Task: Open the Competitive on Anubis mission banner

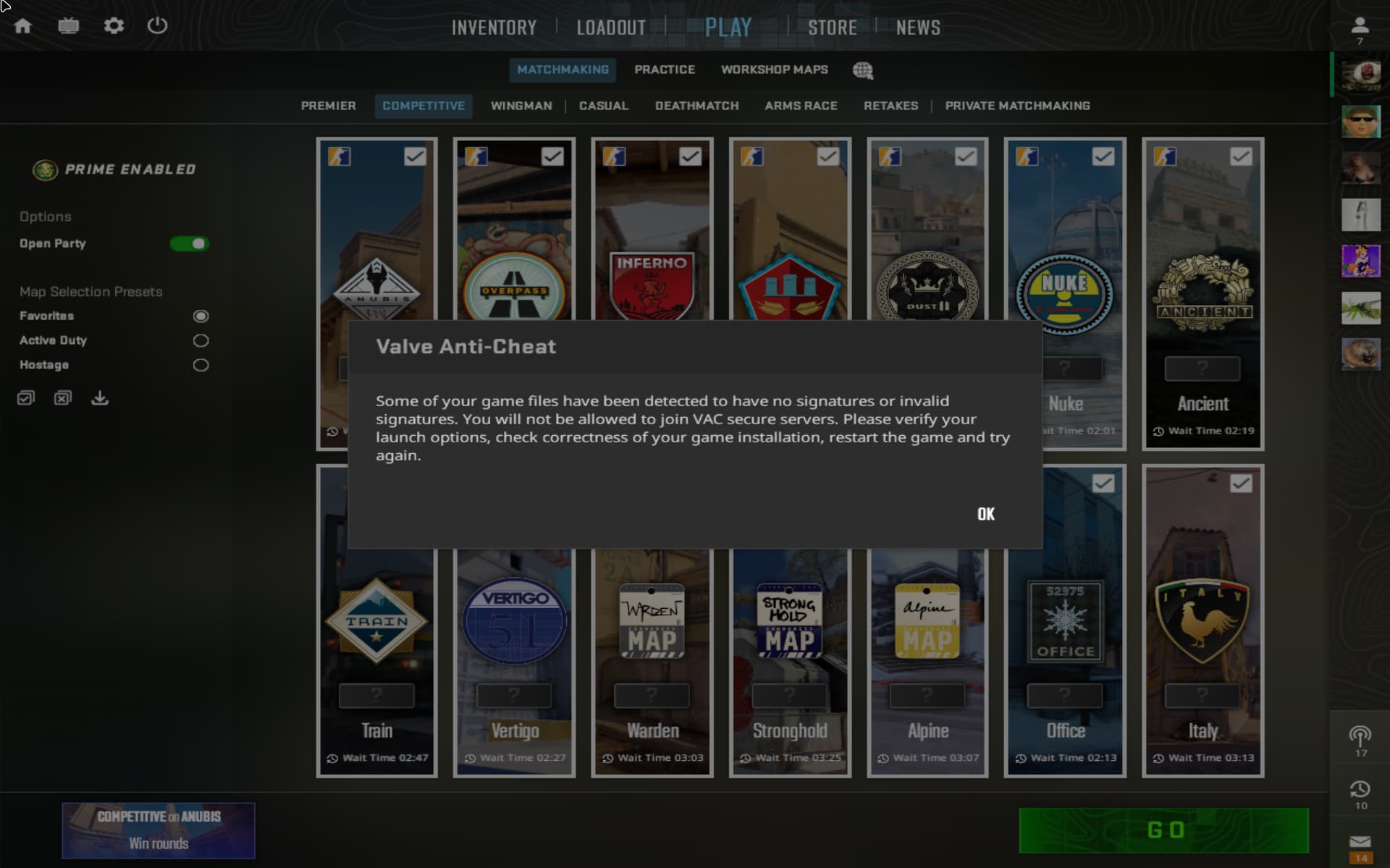Action: pyautogui.click(x=158, y=830)
